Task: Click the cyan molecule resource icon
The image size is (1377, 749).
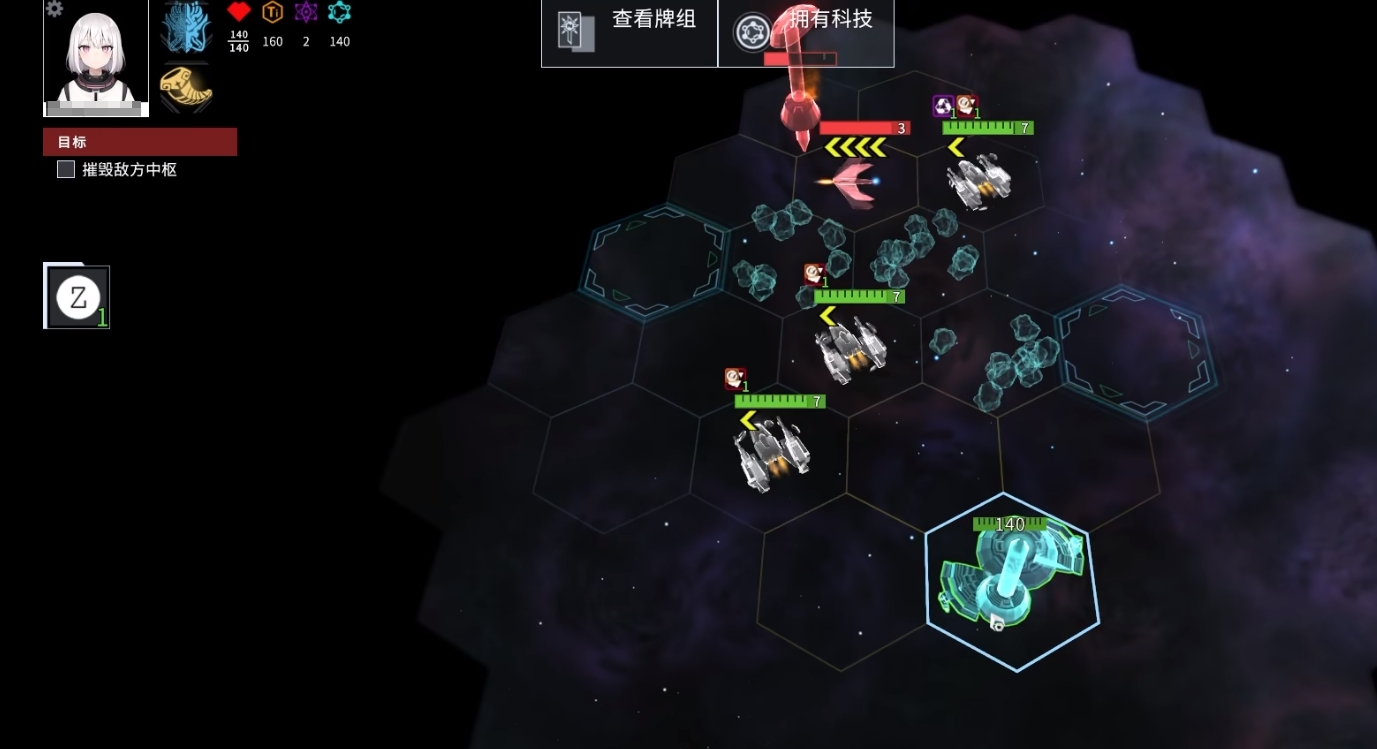Action: (x=340, y=13)
